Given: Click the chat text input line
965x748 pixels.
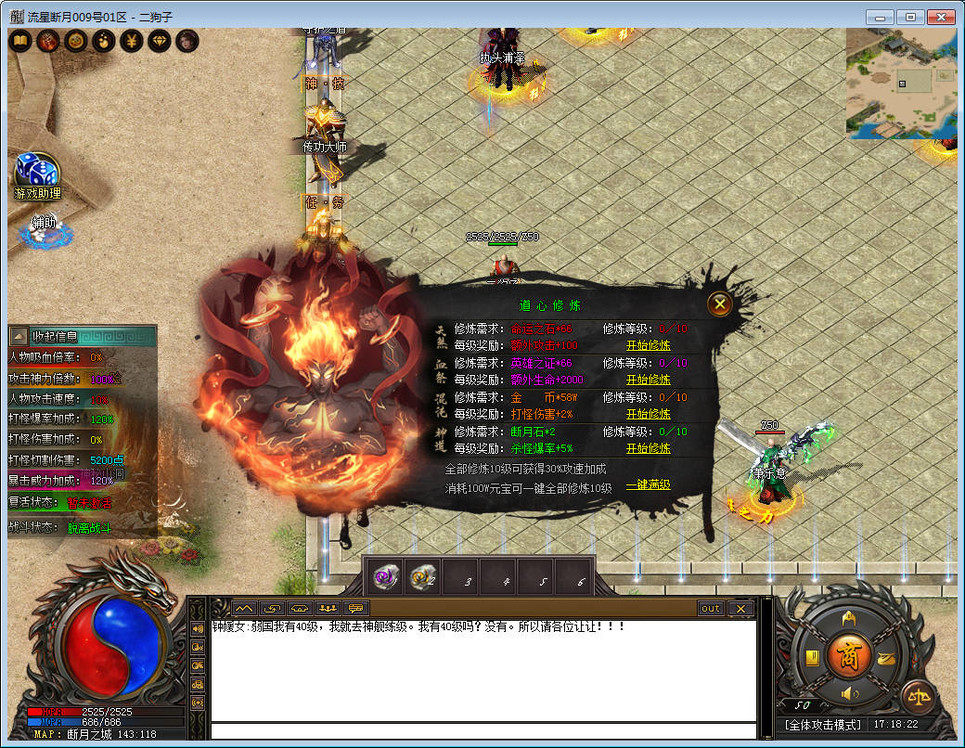Looking at the screenshot, I should [483, 732].
